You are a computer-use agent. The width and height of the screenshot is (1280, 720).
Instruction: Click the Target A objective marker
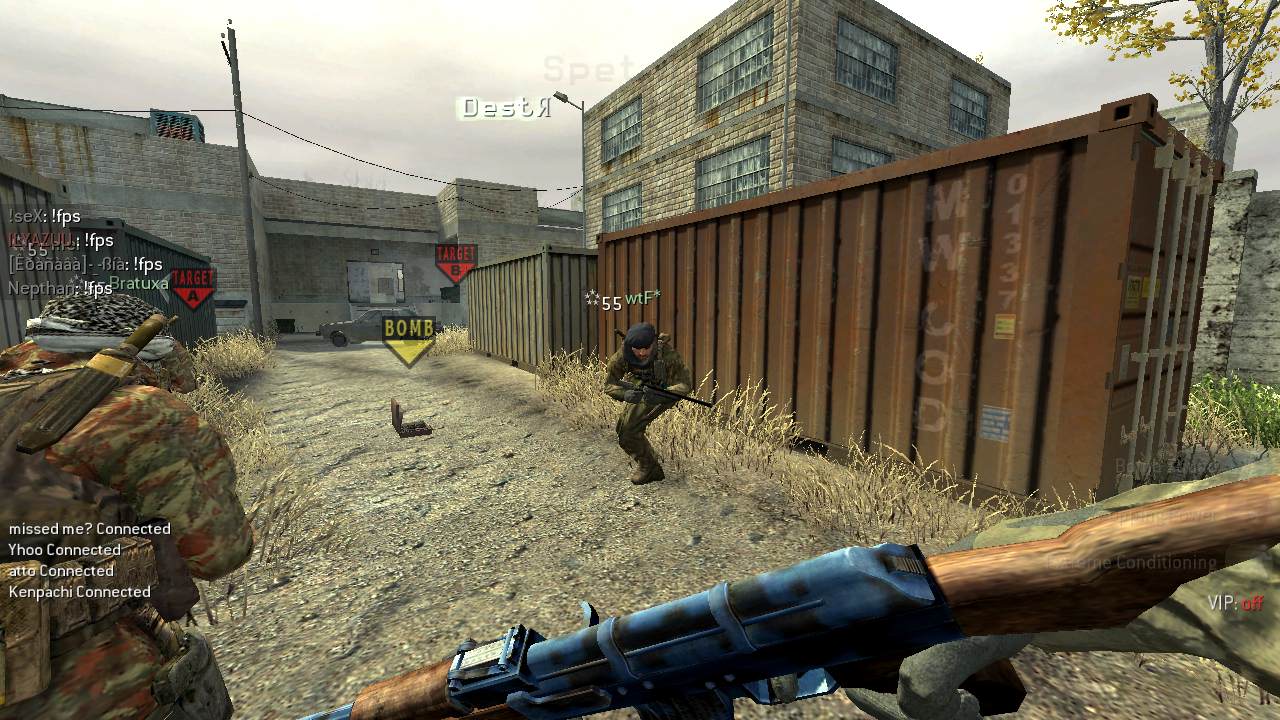(x=193, y=287)
